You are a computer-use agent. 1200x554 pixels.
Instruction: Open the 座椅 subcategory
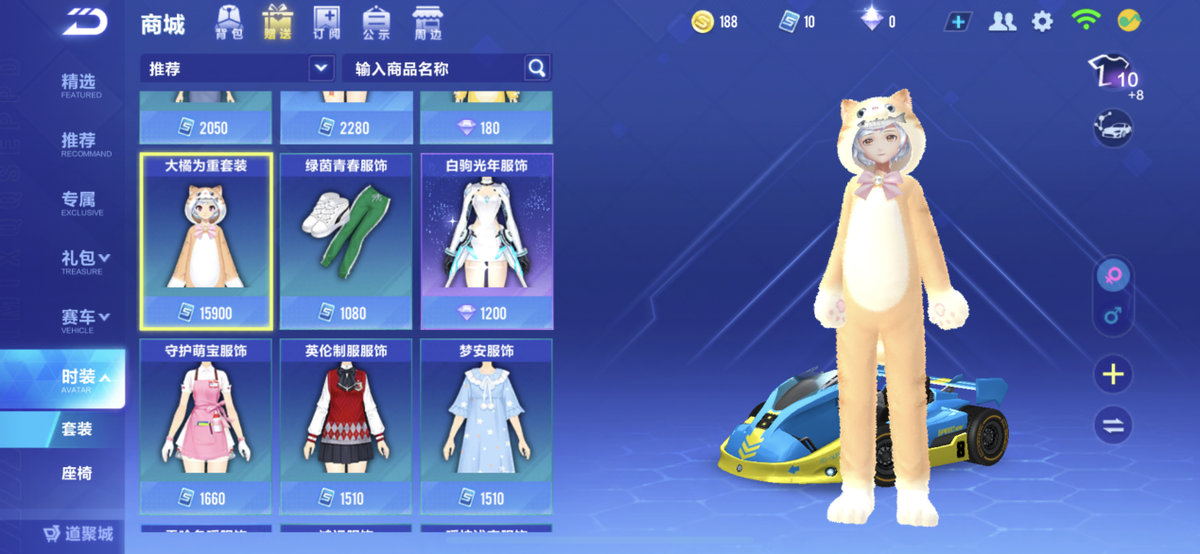(x=77, y=472)
